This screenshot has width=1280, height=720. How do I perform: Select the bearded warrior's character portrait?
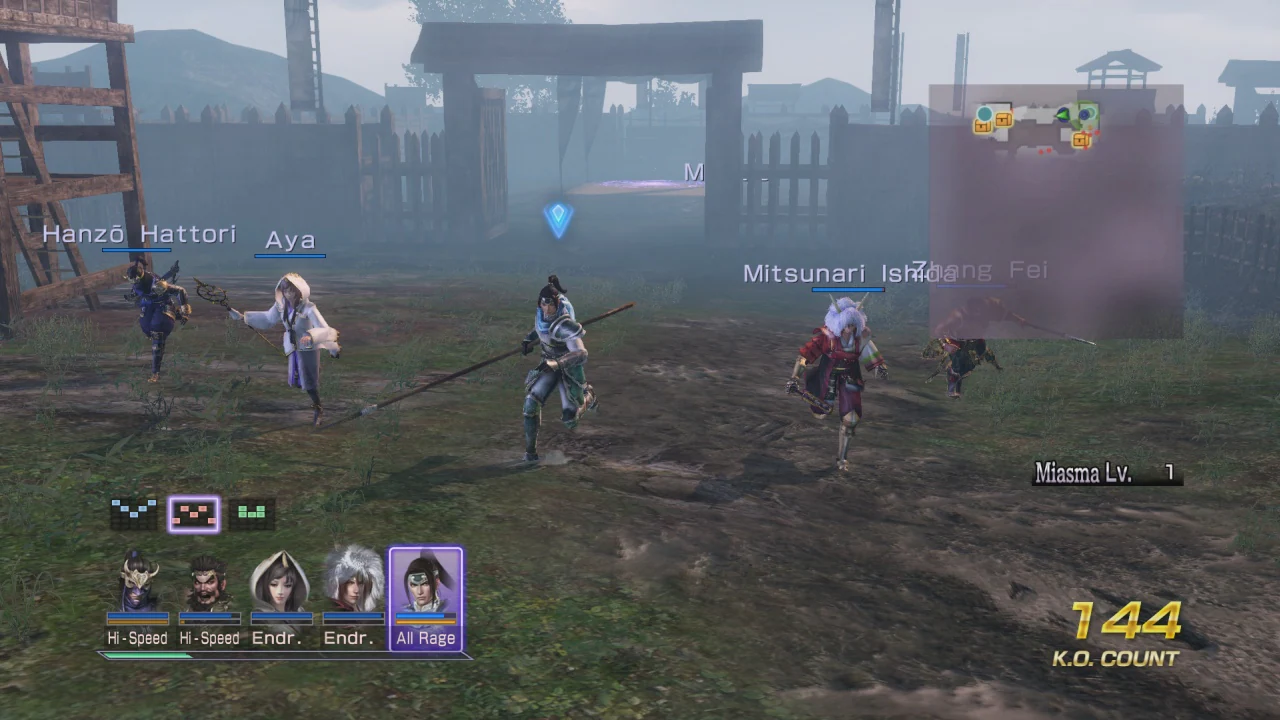point(209,585)
